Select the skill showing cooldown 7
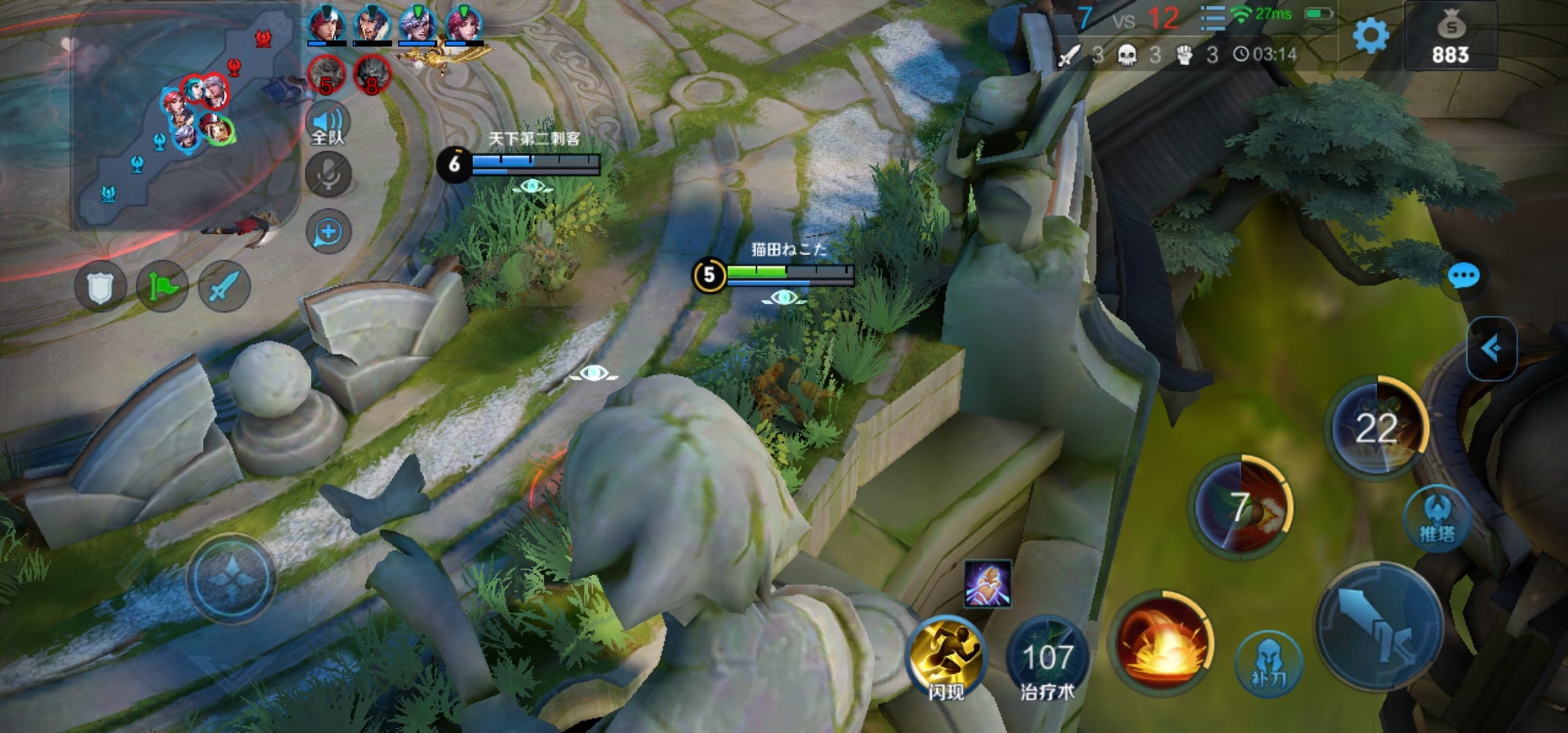 click(1240, 507)
